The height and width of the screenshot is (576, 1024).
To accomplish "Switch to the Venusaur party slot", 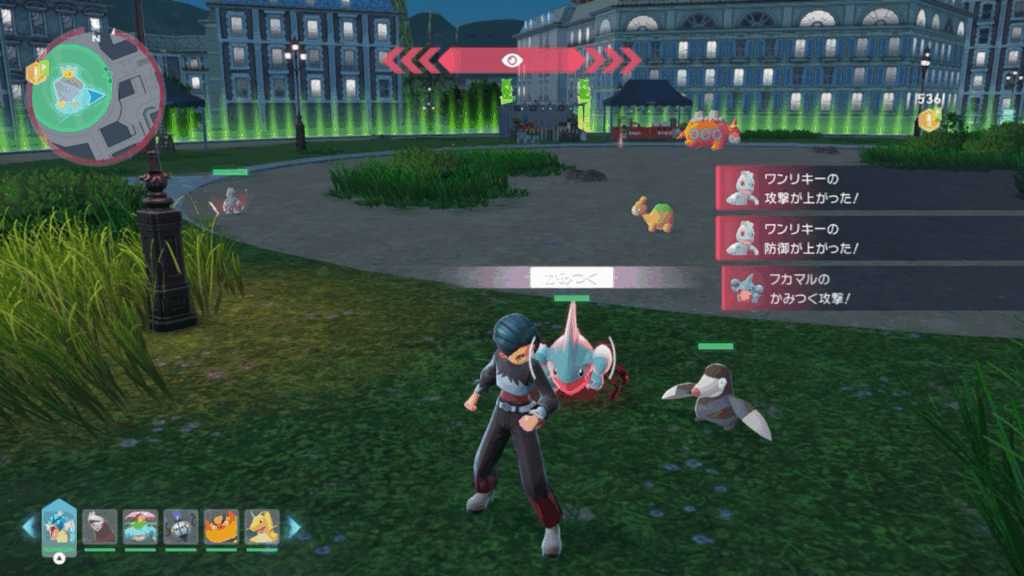I will click(x=140, y=527).
